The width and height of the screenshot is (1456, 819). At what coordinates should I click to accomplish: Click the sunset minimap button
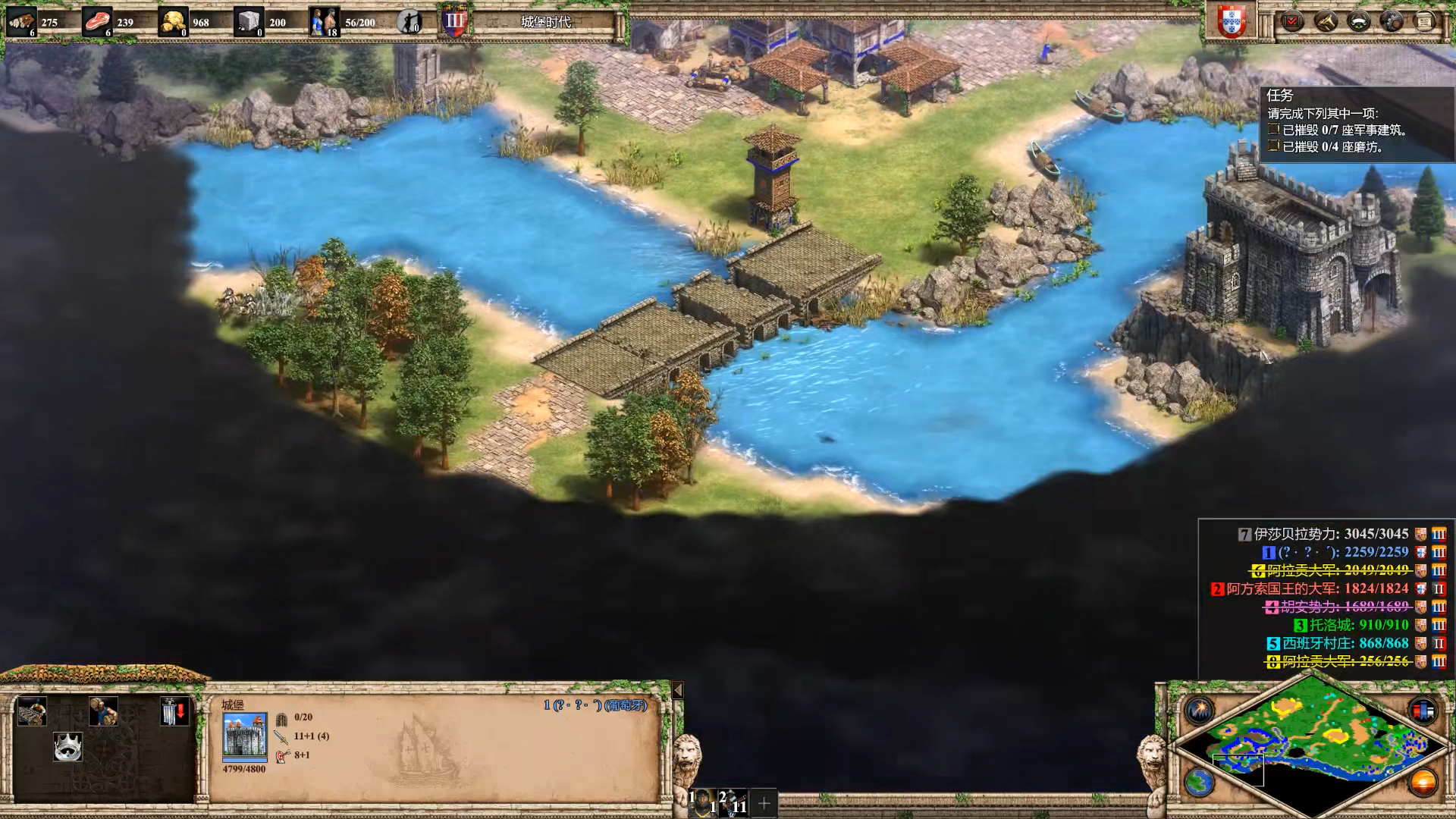(x=1423, y=782)
